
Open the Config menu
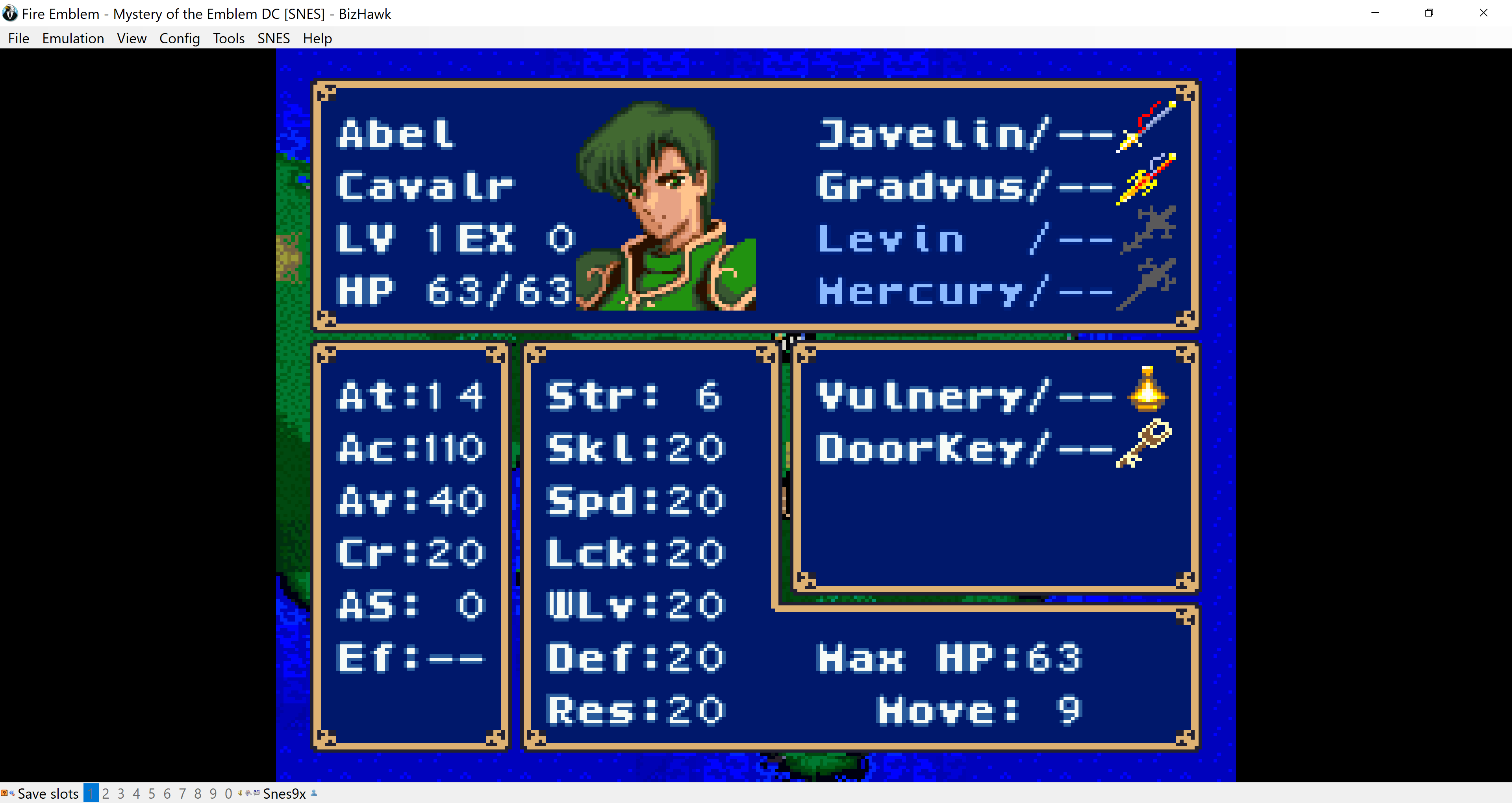point(179,38)
